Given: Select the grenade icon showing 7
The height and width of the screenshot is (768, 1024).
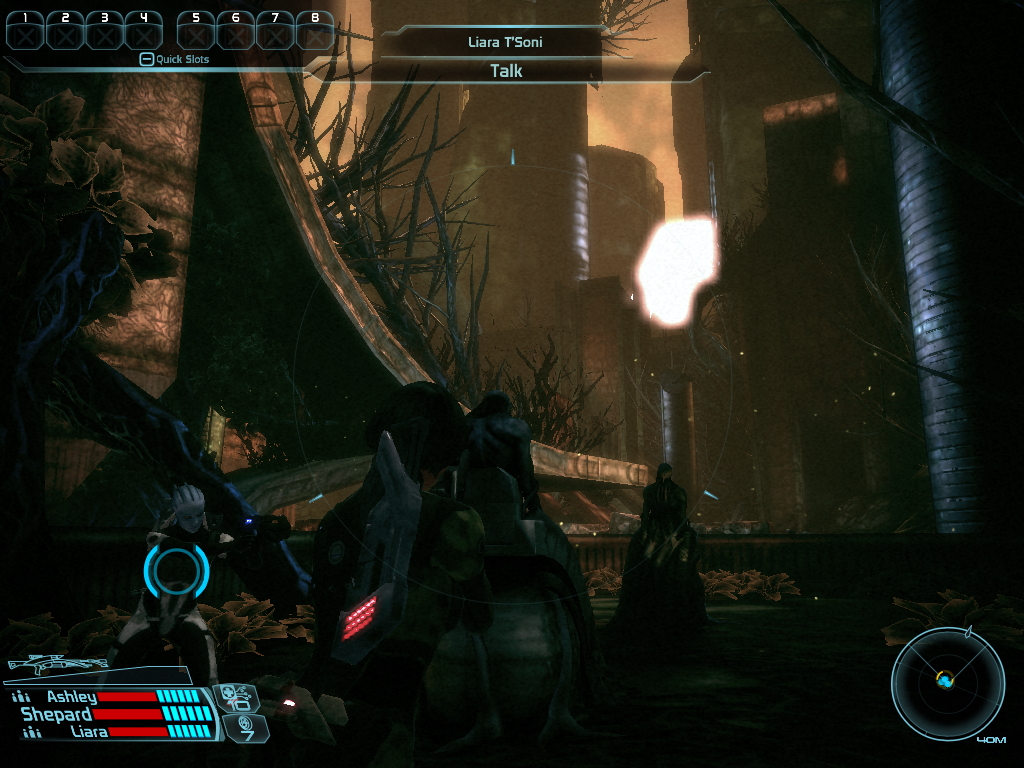Looking at the screenshot, I should 242,727.
